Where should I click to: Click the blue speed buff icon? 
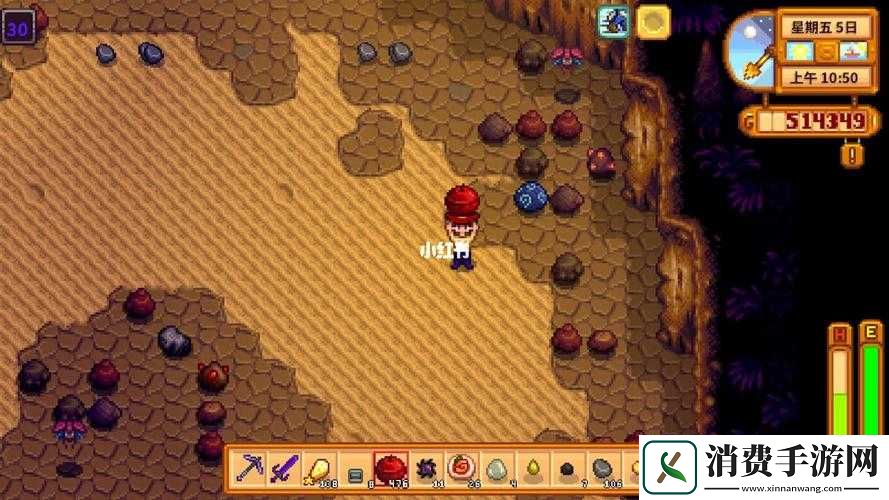click(613, 22)
